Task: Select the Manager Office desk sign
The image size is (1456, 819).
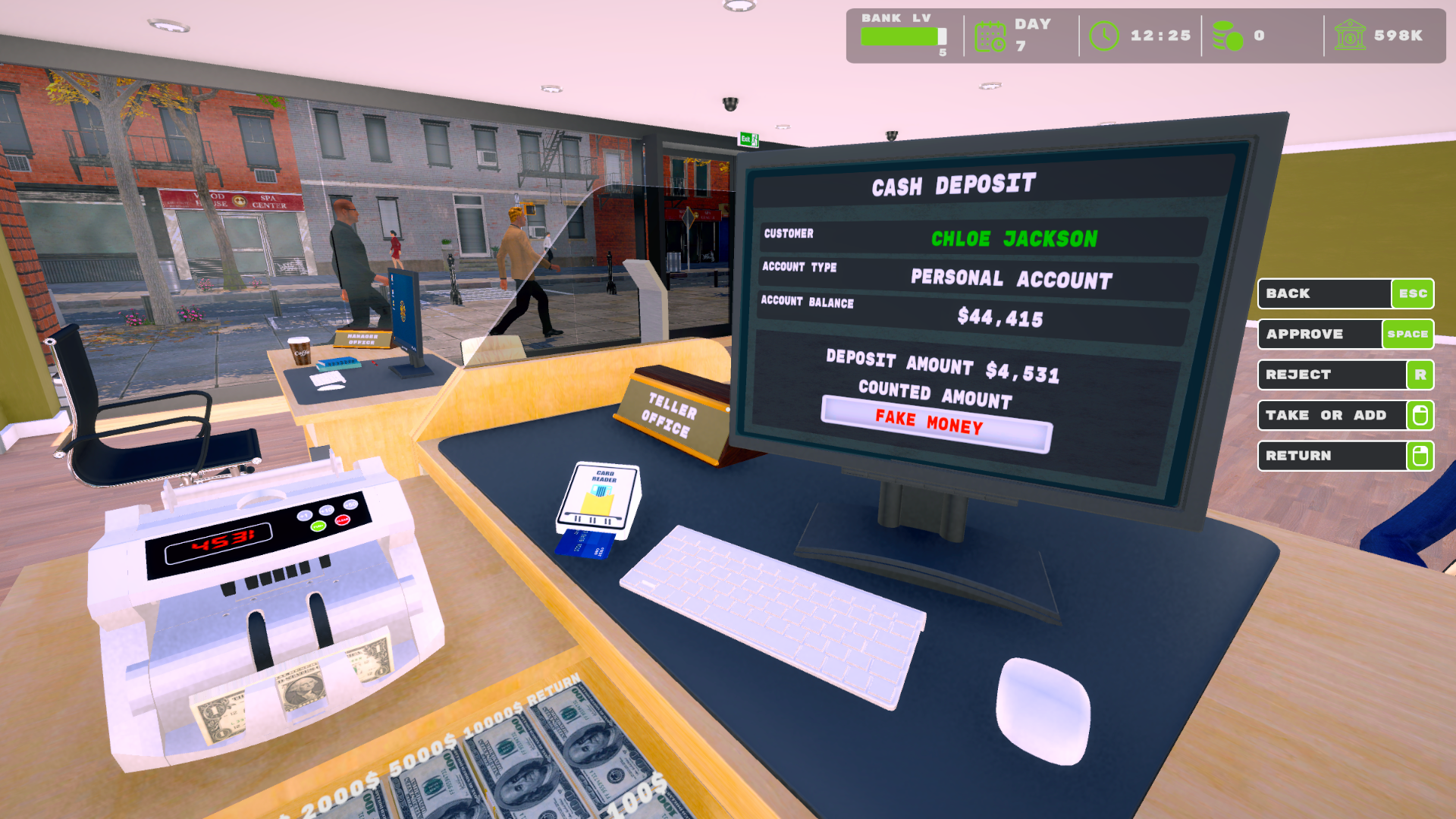Action: coord(361,340)
